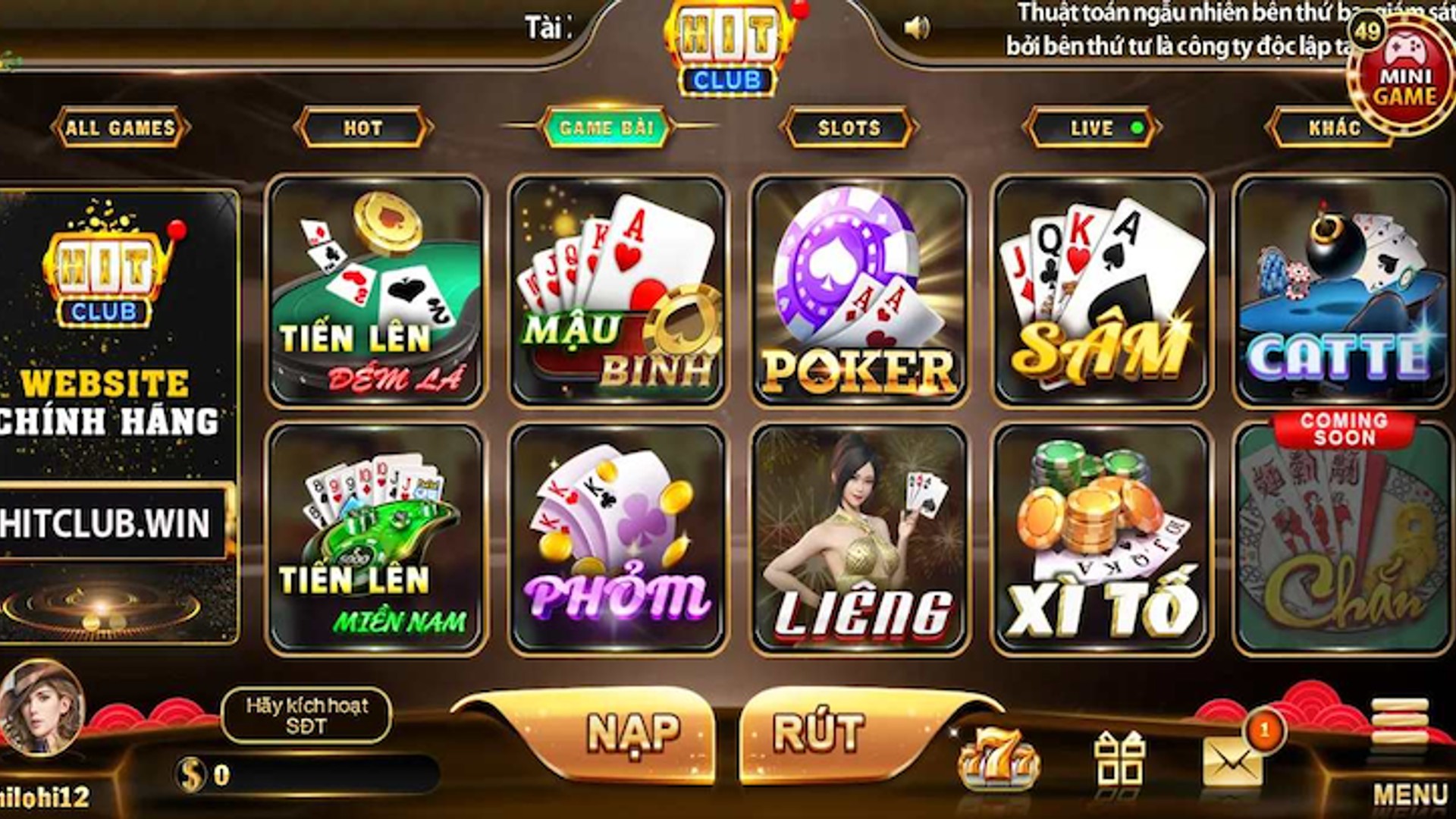The image size is (1456, 819).
Task: Click the RÚT withdraw button
Action: point(819,733)
